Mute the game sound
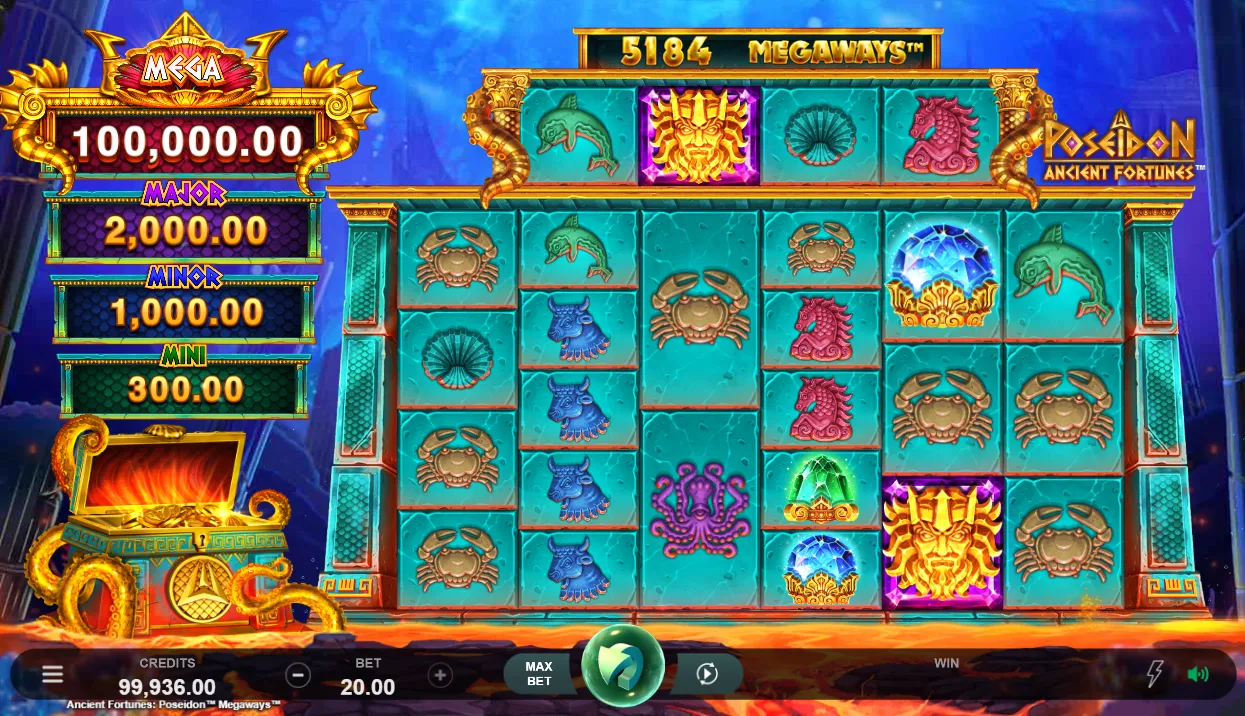The width and height of the screenshot is (1245, 716). [x=1197, y=674]
